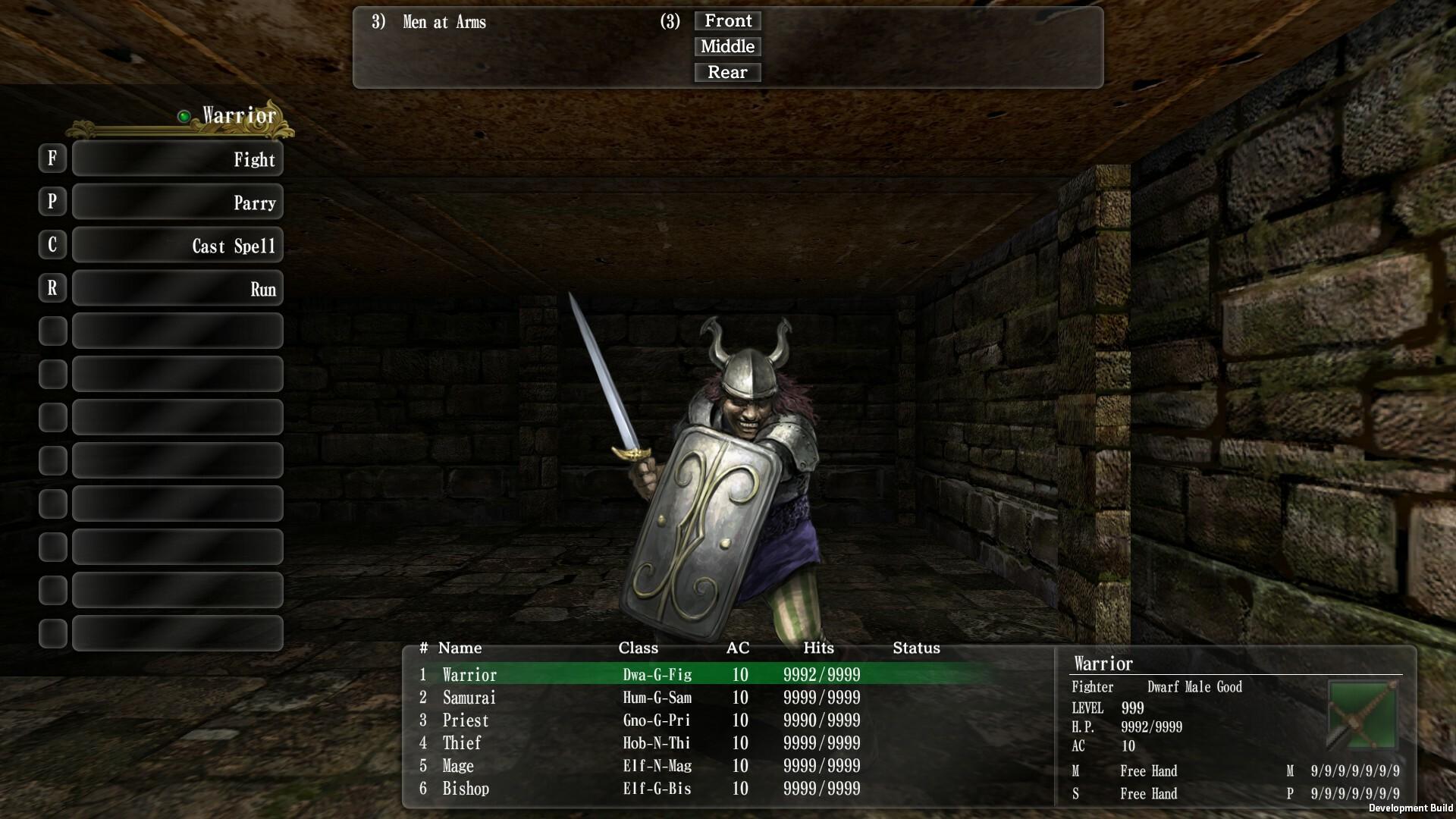Viewport: 1456px width, 819px height.
Task: Click the R hotkey icon beside Run
Action: [52, 288]
